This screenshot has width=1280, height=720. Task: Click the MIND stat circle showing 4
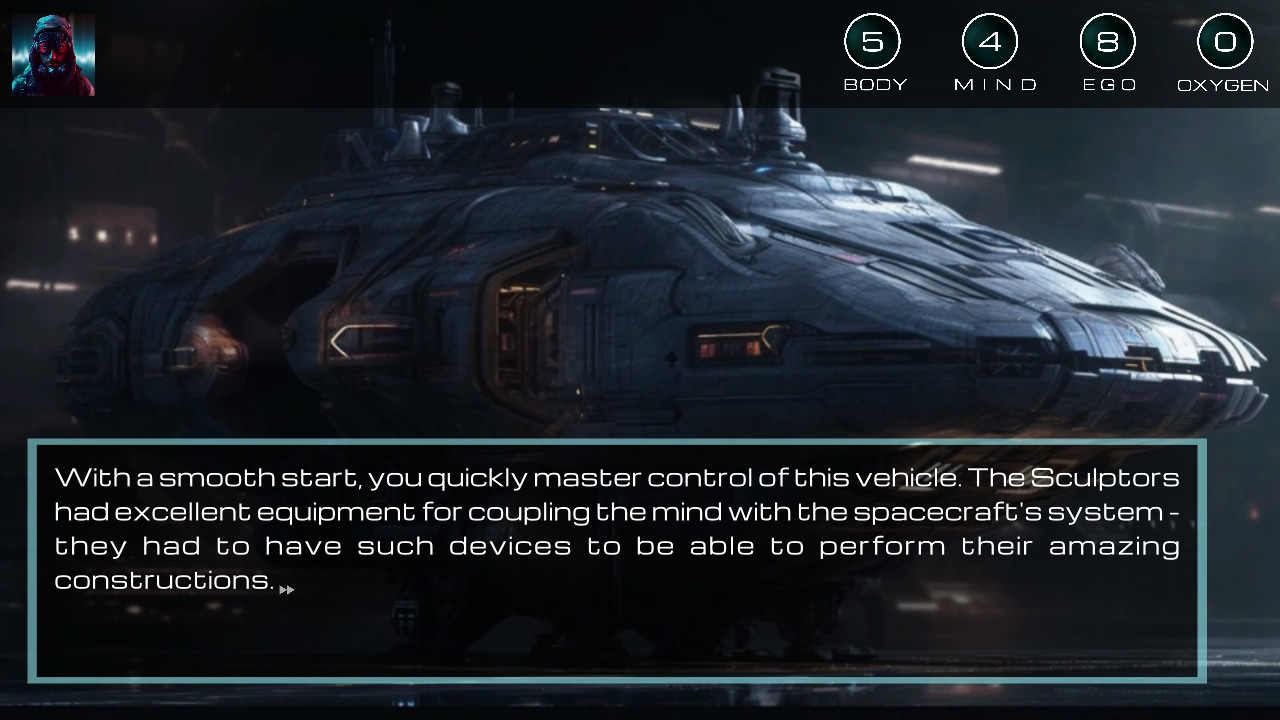pyautogui.click(x=992, y=42)
